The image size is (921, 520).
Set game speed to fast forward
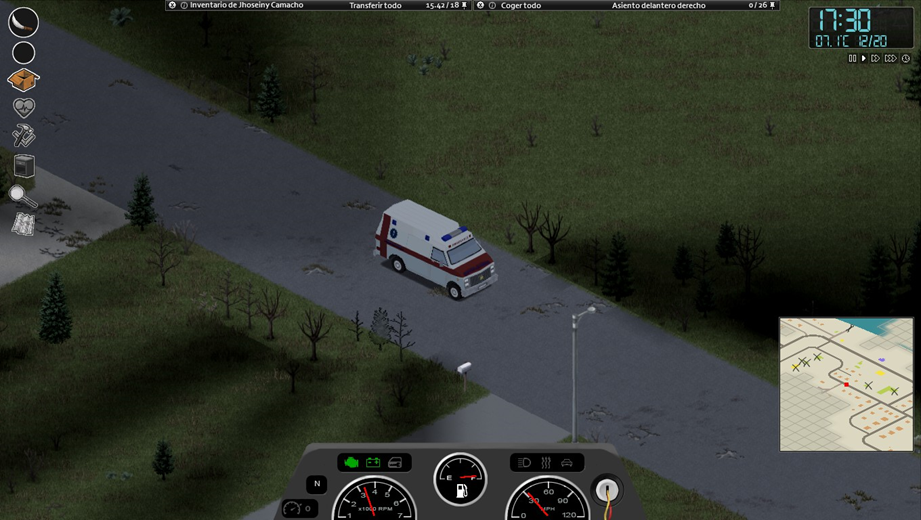point(876,59)
